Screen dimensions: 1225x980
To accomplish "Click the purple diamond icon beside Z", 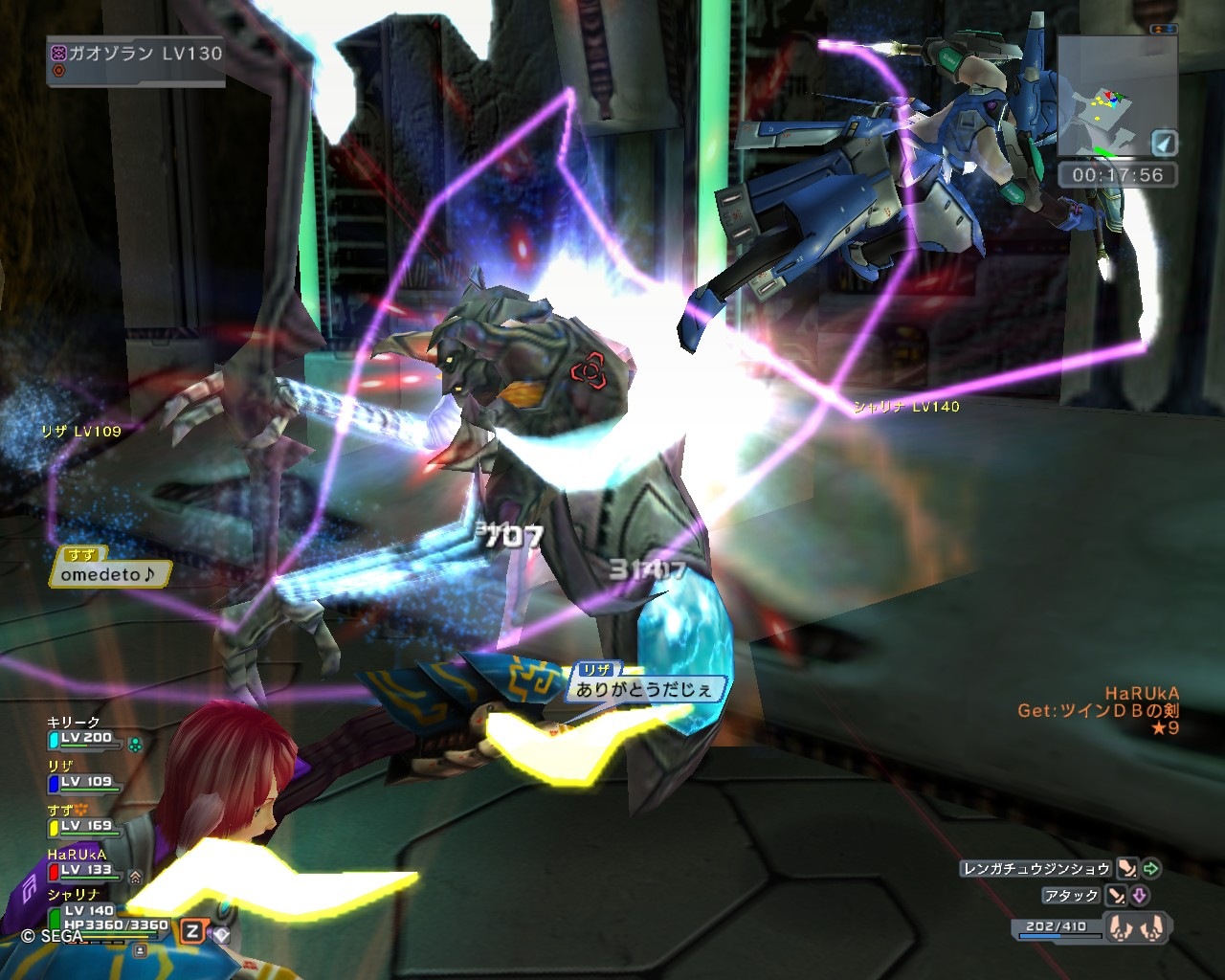I will click(x=221, y=934).
